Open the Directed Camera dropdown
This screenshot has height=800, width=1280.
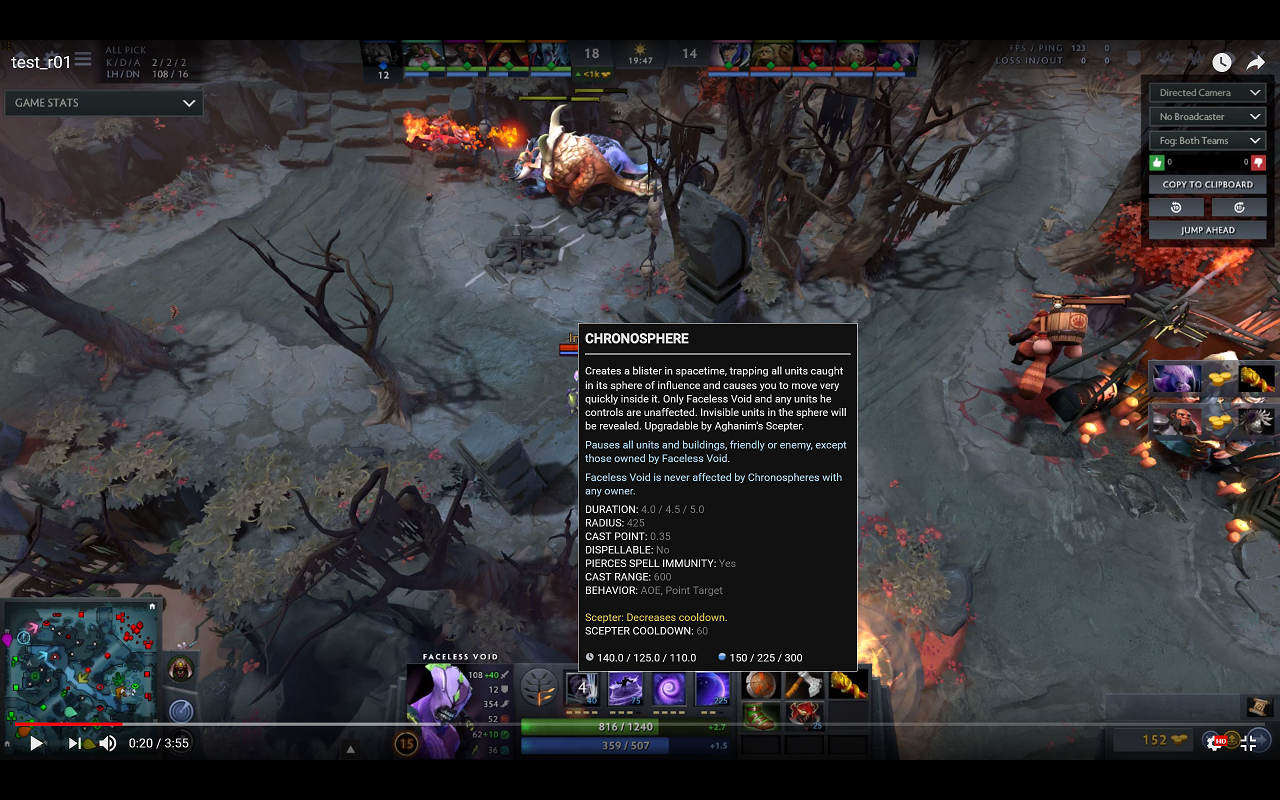point(1207,92)
